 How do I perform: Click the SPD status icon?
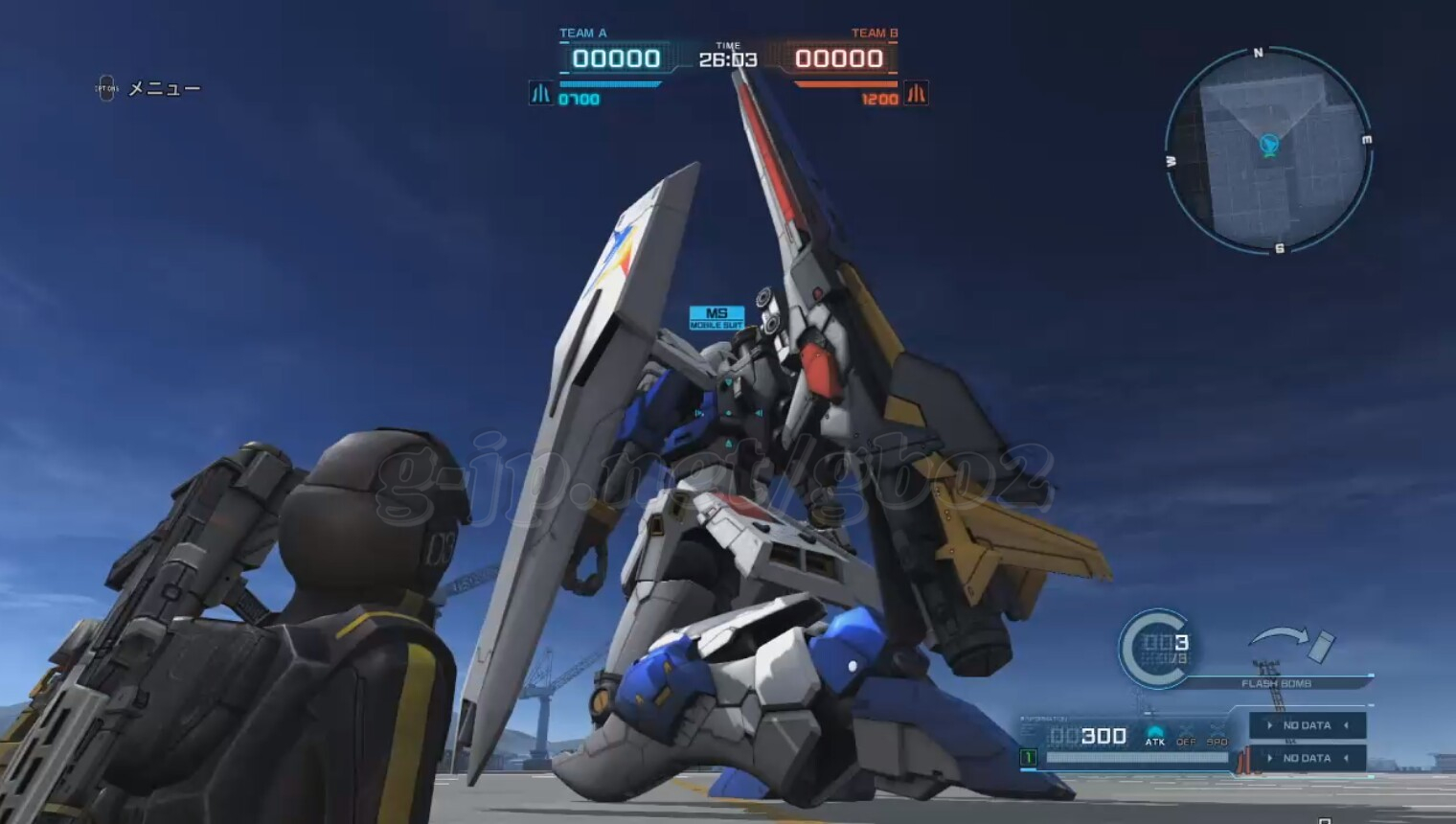(1217, 736)
